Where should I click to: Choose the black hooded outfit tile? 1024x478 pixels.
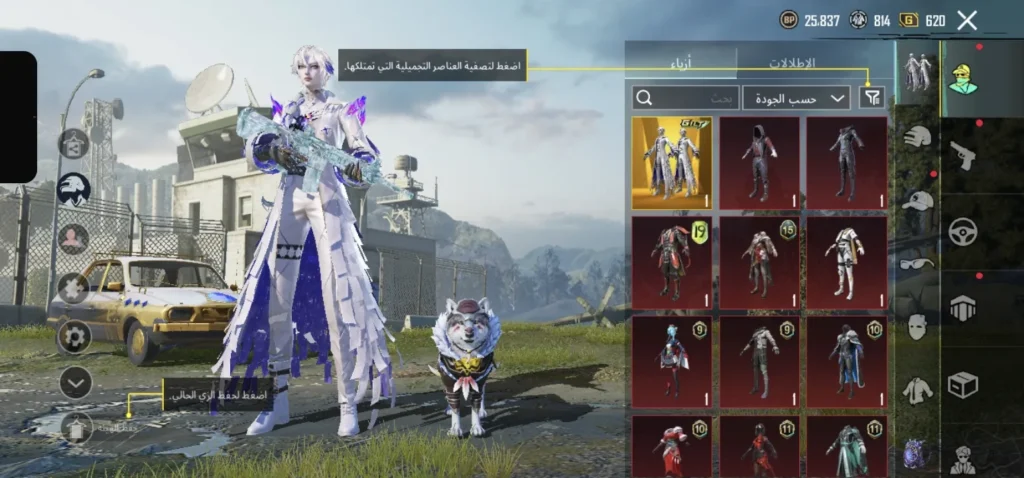coord(759,162)
